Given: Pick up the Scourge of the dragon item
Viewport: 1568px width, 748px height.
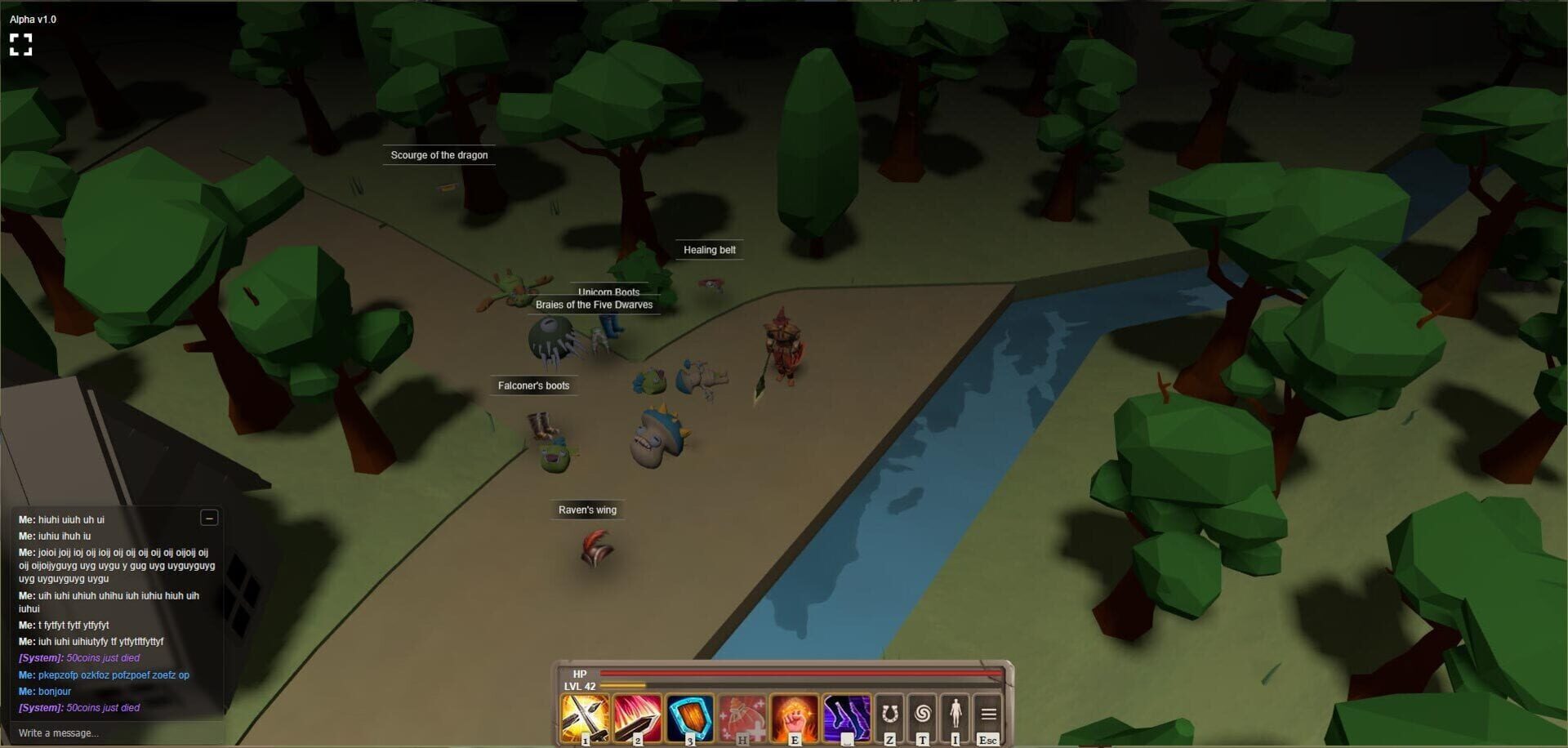Looking at the screenshot, I should coord(439,155).
